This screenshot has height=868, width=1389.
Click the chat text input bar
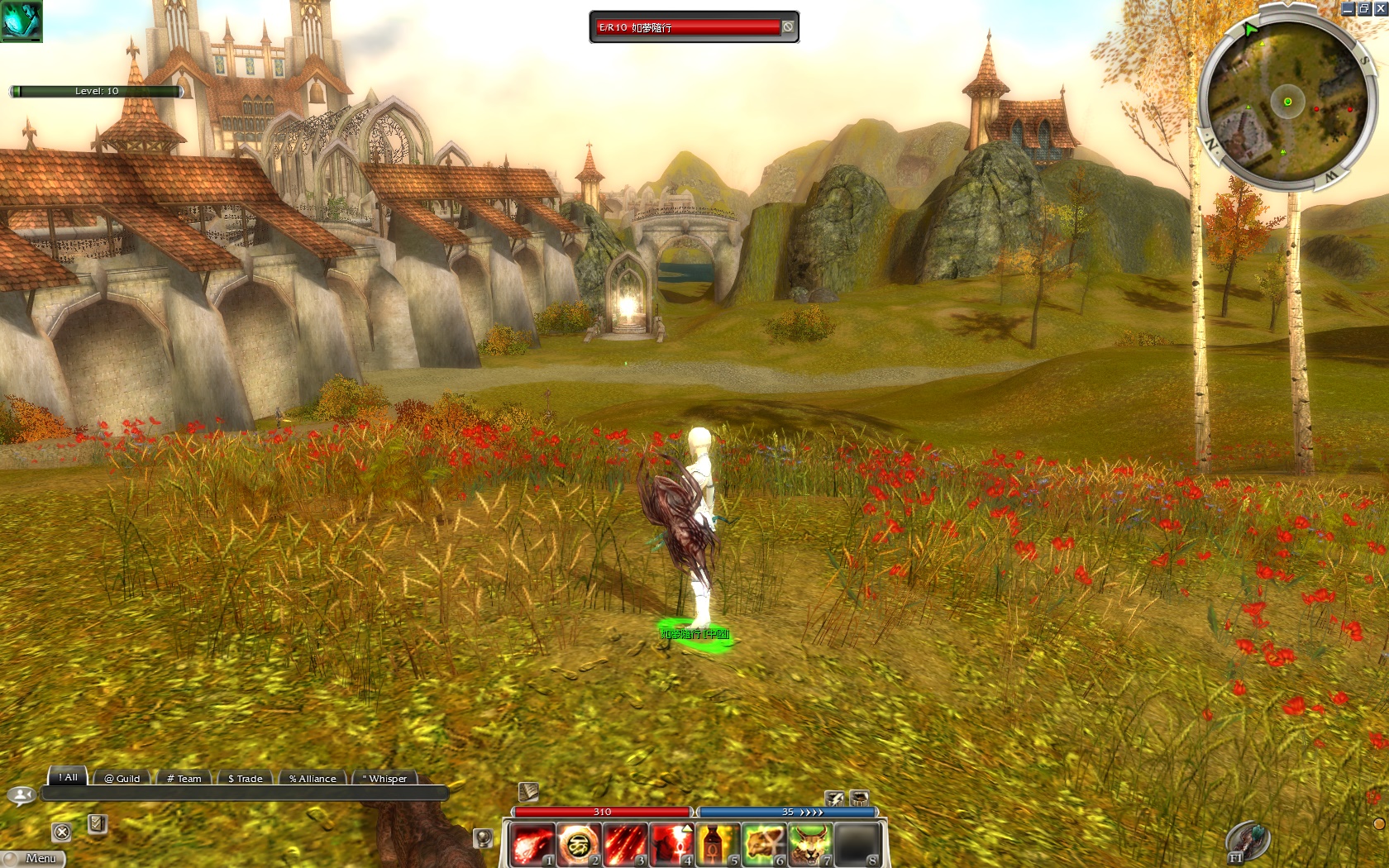point(244,794)
